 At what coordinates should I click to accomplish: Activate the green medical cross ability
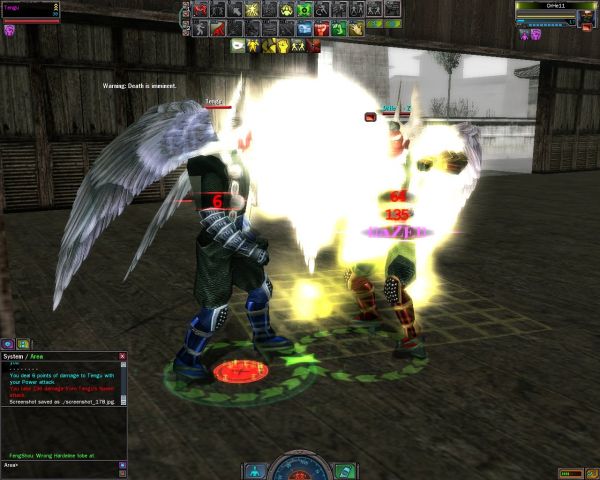[304, 9]
